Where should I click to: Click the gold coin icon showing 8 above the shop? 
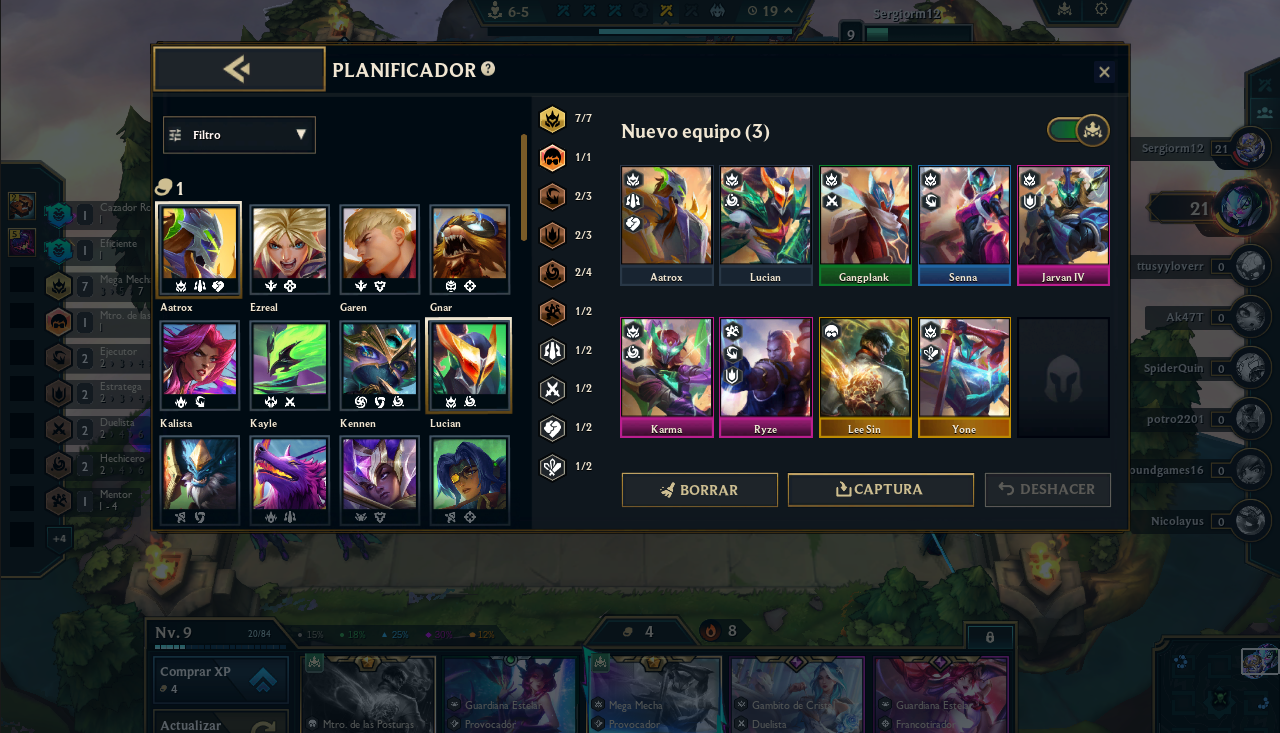[710, 631]
